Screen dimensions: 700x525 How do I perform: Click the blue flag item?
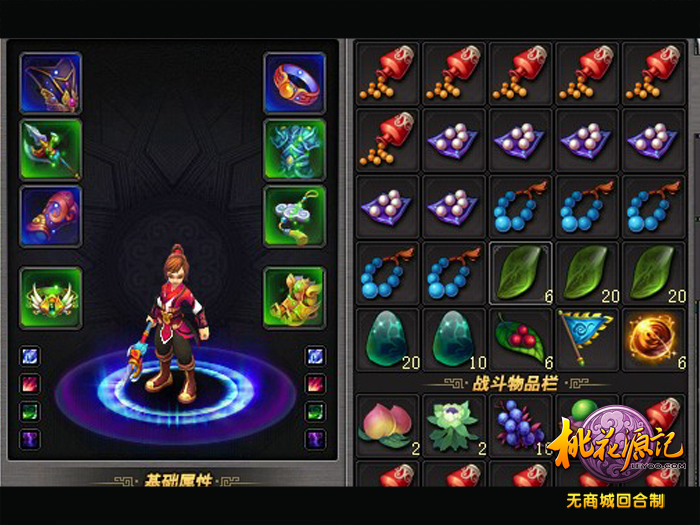point(588,339)
